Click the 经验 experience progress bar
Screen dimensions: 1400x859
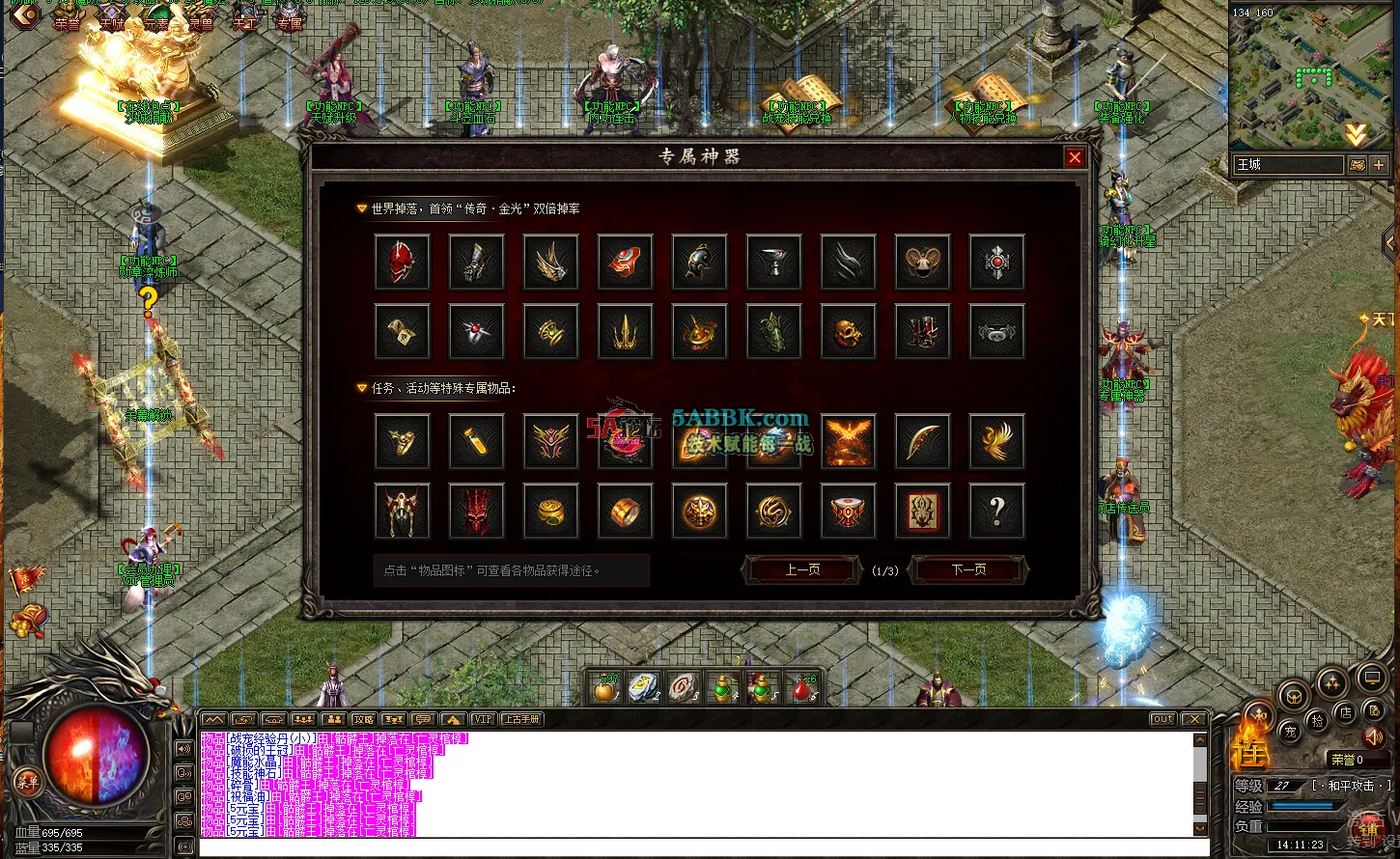coord(1303,806)
